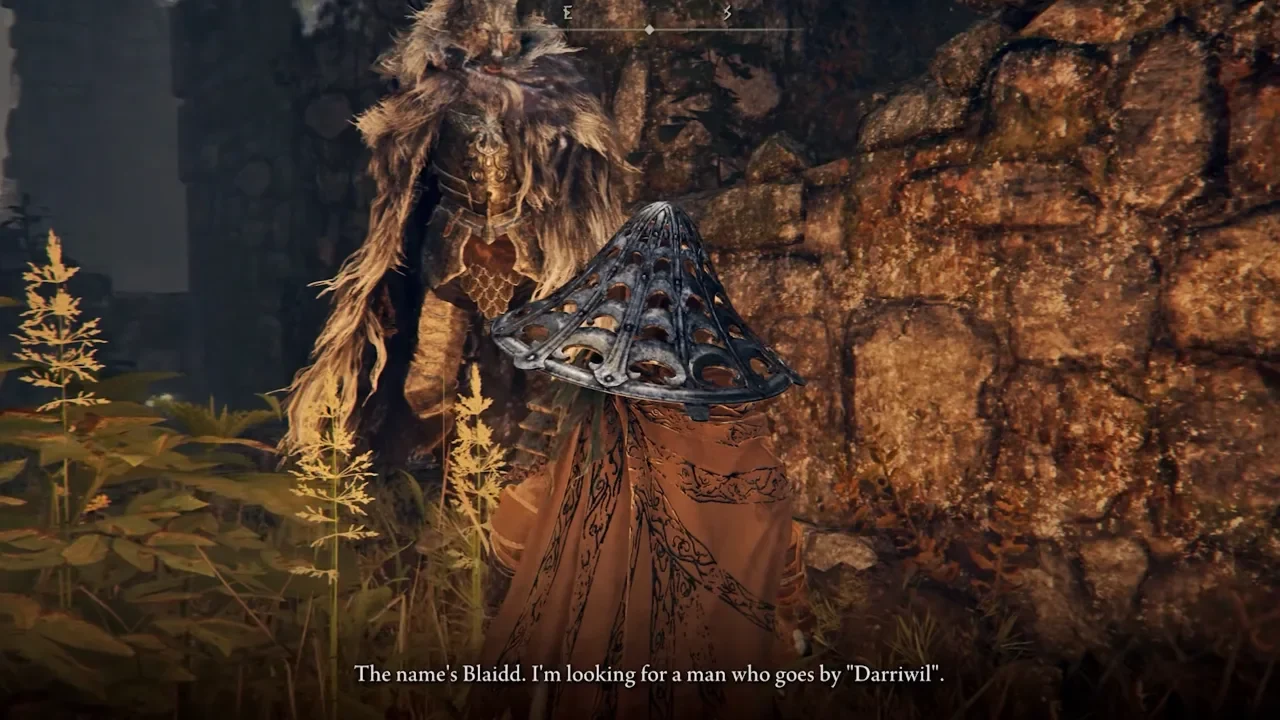Select the rune symbol on the compass right
The width and height of the screenshot is (1280, 720).
click(x=727, y=14)
